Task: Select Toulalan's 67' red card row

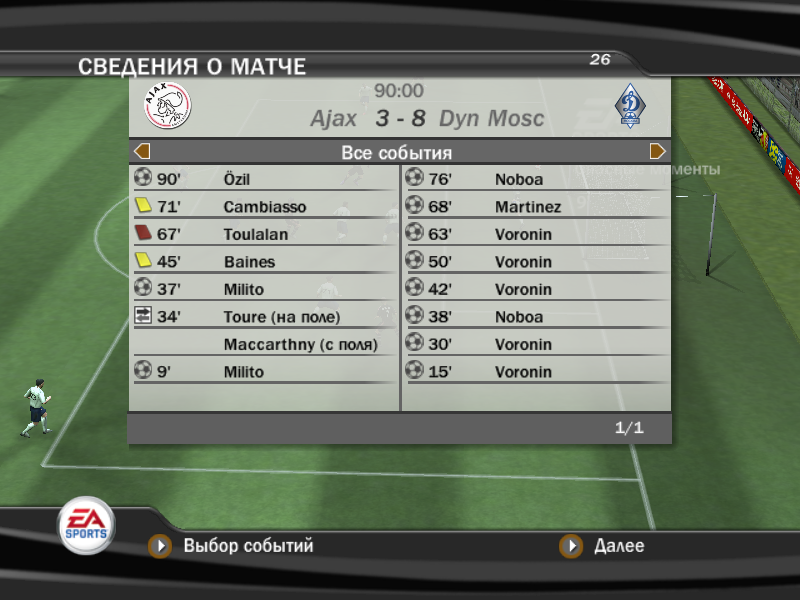Action: click(264, 234)
